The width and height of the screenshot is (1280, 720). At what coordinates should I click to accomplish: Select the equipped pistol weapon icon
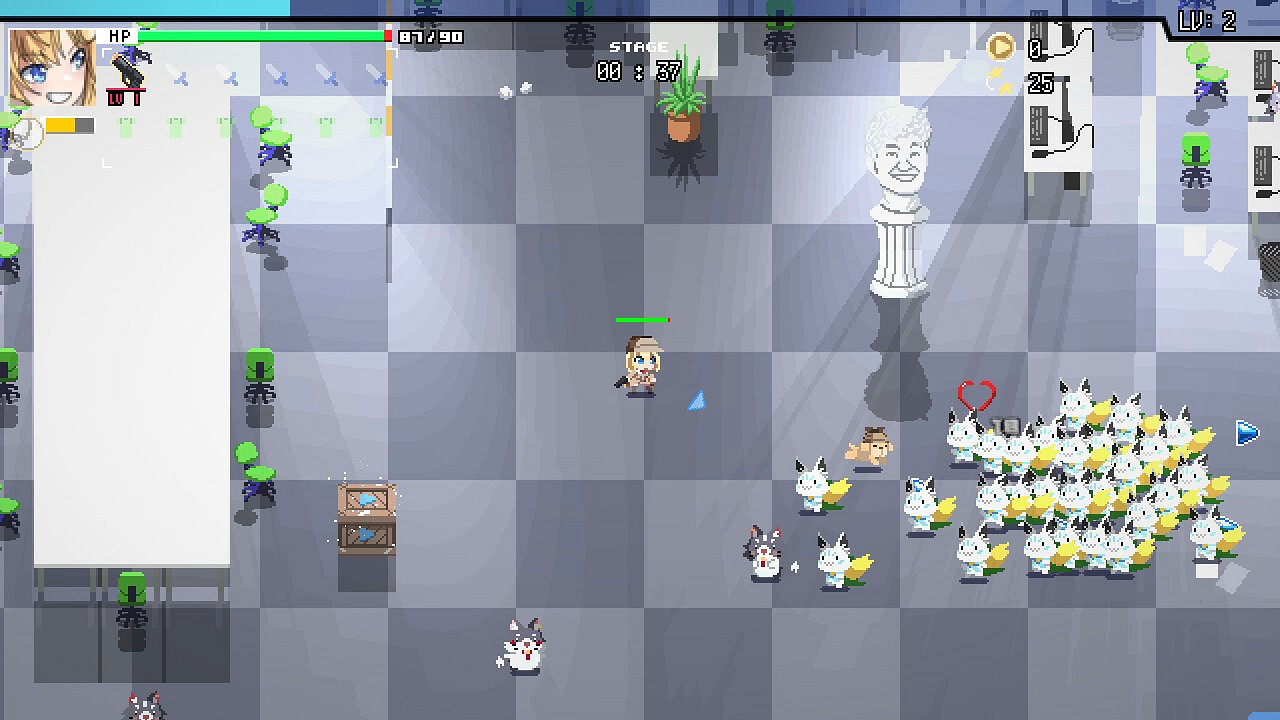(x=128, y=70)
